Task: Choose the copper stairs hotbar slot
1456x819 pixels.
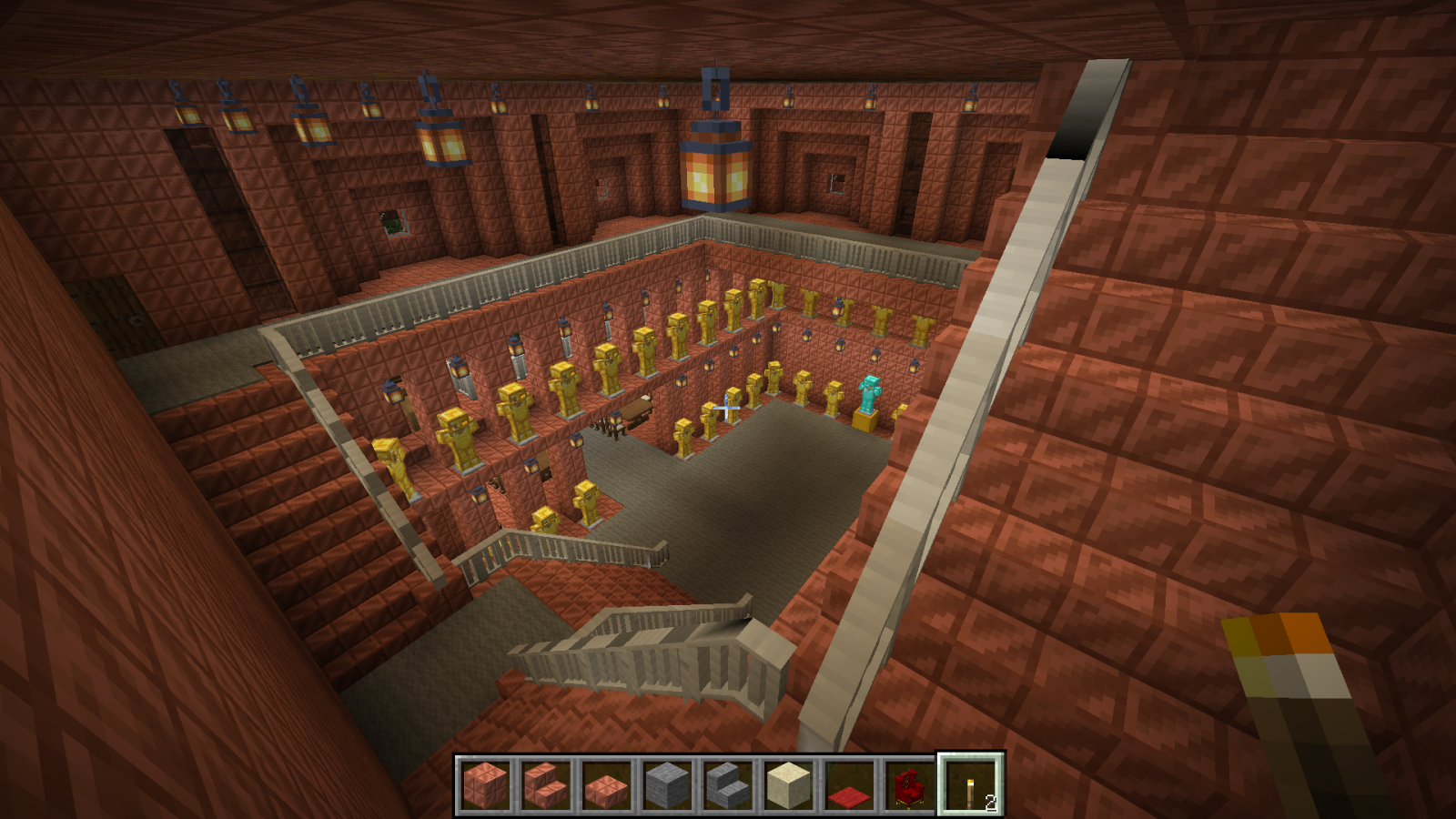Action: [546, 784]
